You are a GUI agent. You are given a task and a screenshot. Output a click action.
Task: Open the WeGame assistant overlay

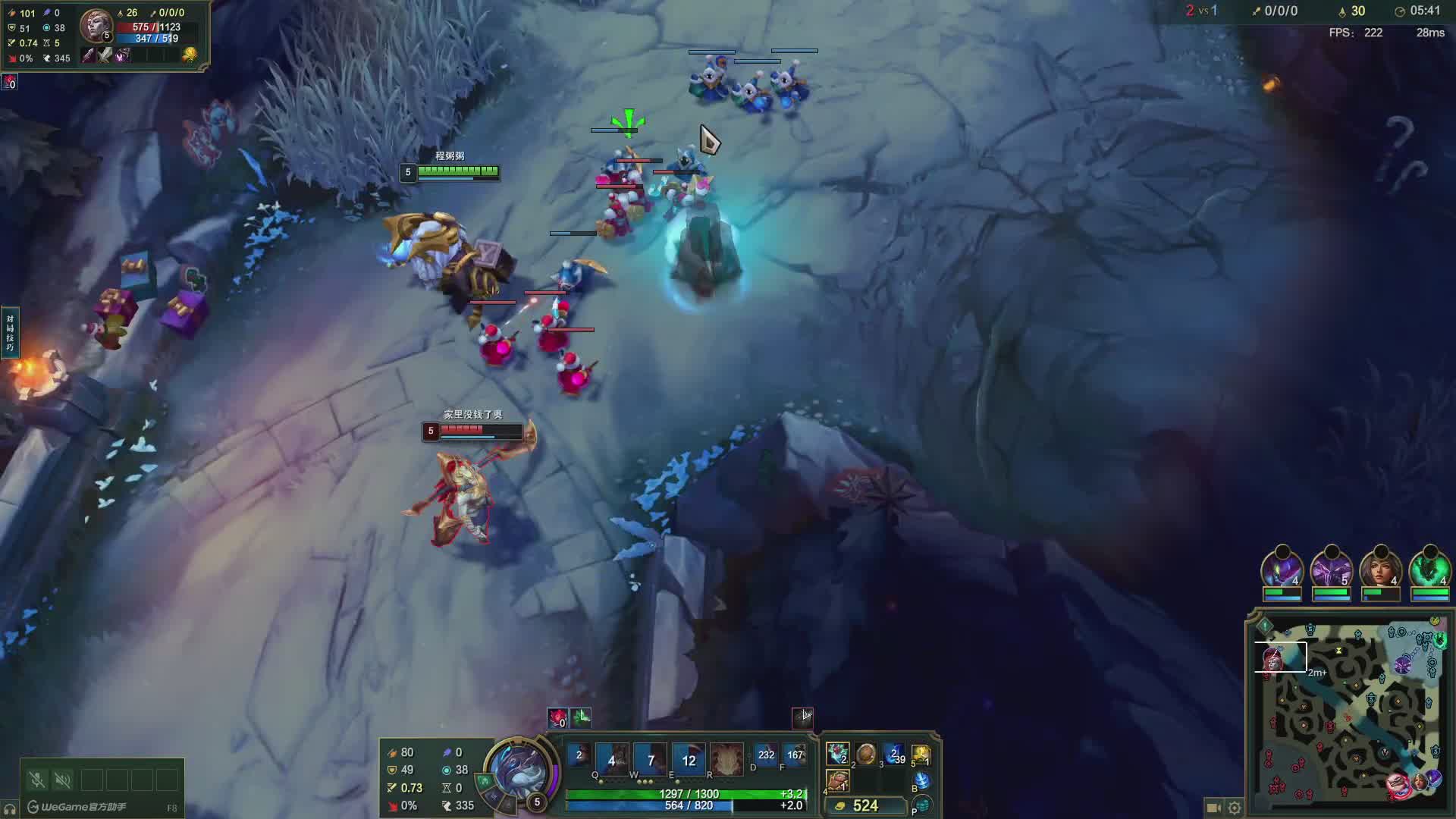(76, 807)
